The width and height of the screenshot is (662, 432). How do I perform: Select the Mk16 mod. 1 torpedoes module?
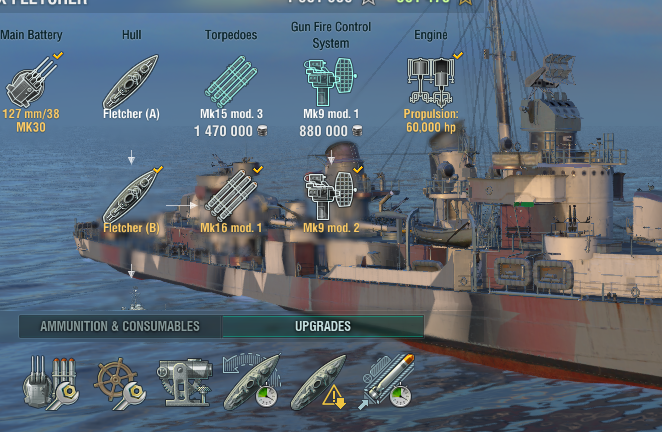coord(231,196)
